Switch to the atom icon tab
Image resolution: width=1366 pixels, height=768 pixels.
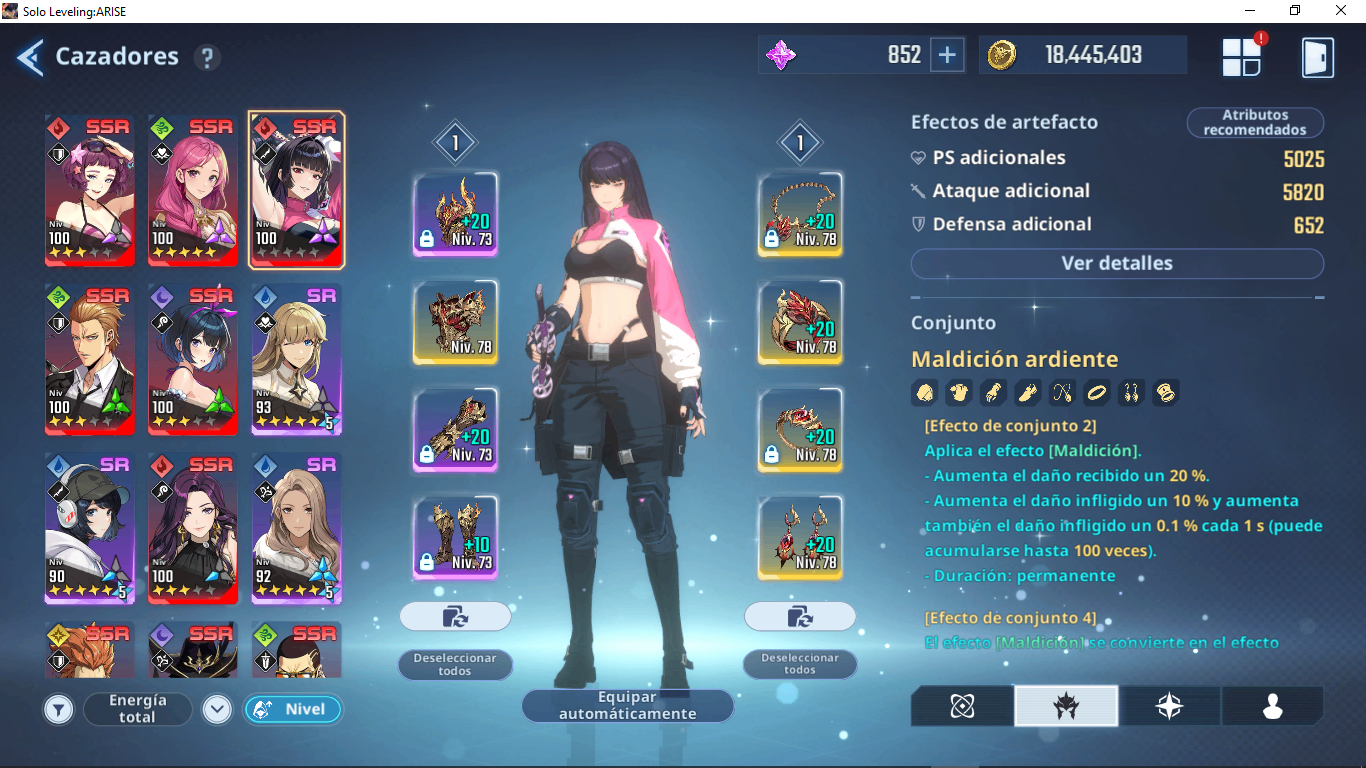point(962,706)
